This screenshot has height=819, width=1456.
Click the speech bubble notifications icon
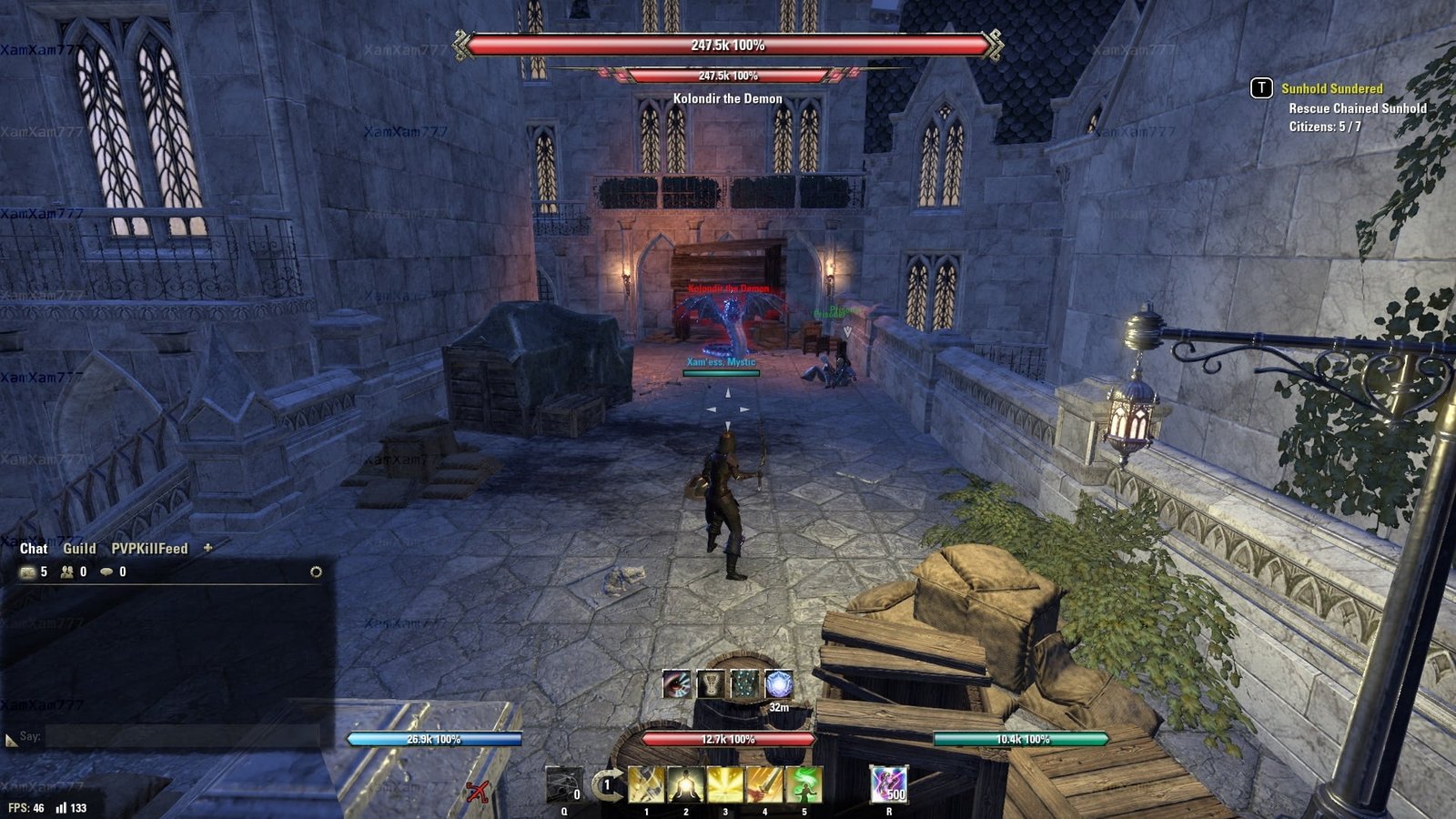coord(106,572)
